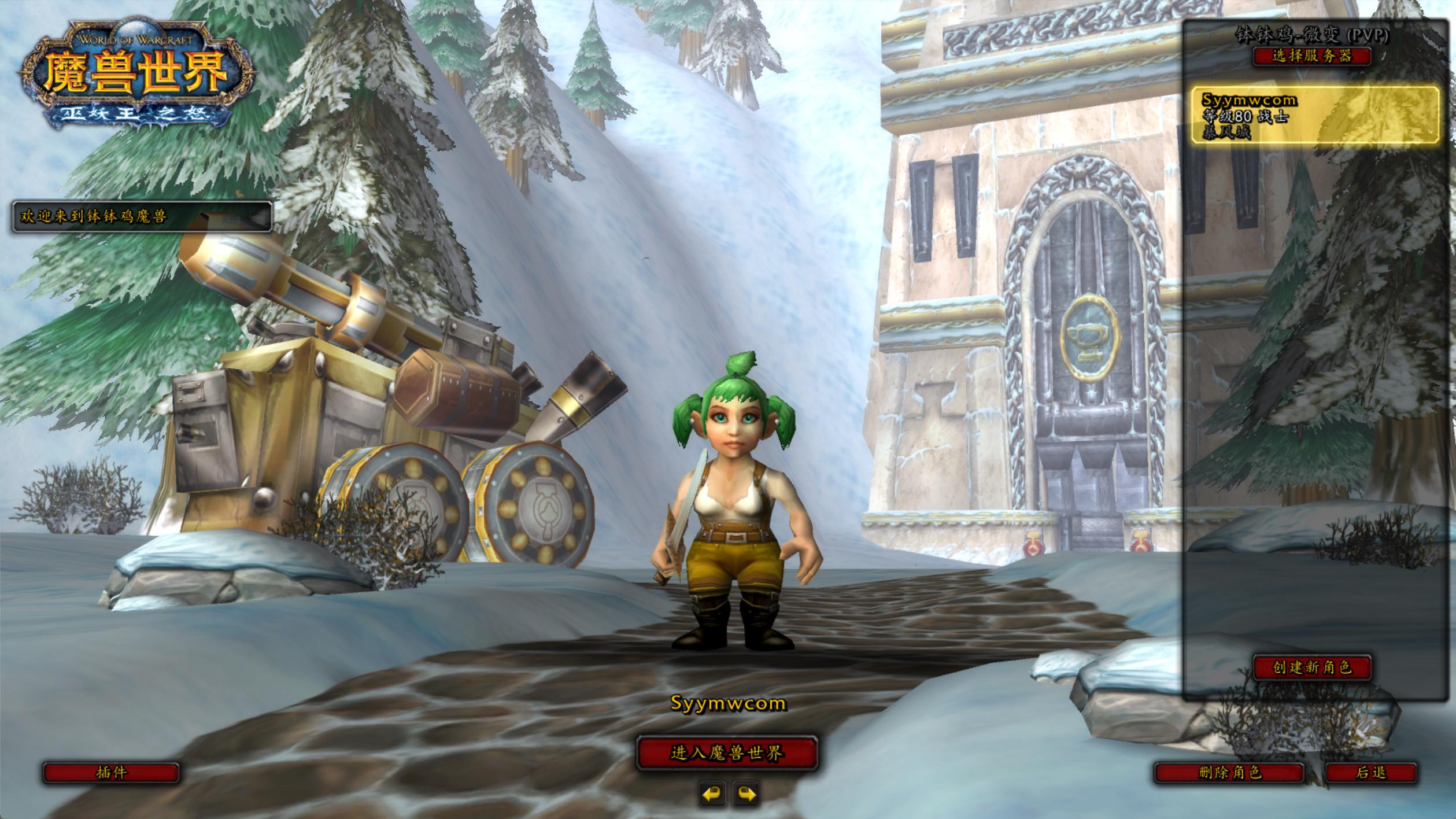Create a new character with 创建新角色

[x=1311, y=667]
